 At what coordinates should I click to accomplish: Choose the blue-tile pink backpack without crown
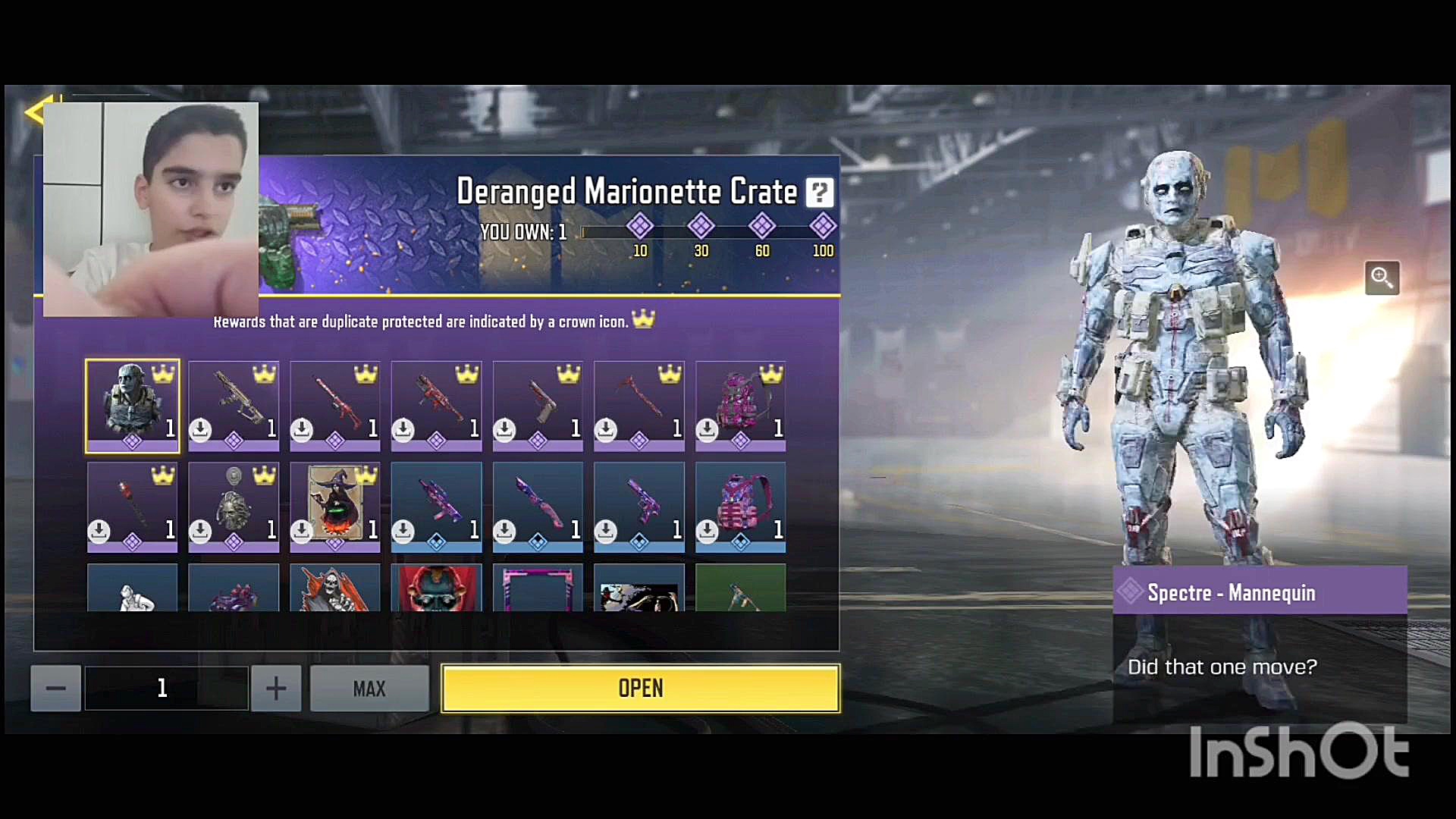(740, 506)
